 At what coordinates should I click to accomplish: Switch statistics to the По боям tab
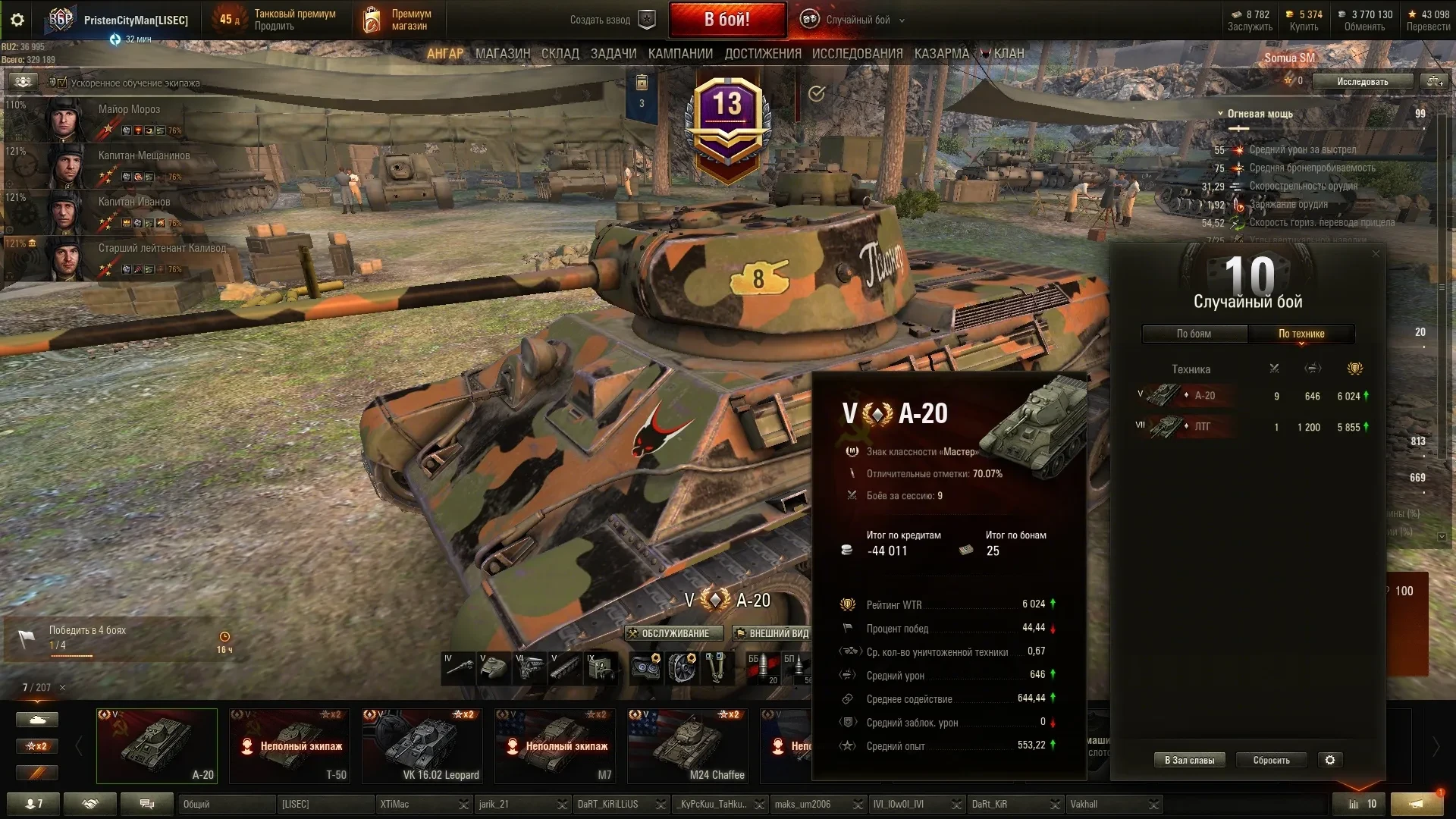coord(1194,334)
